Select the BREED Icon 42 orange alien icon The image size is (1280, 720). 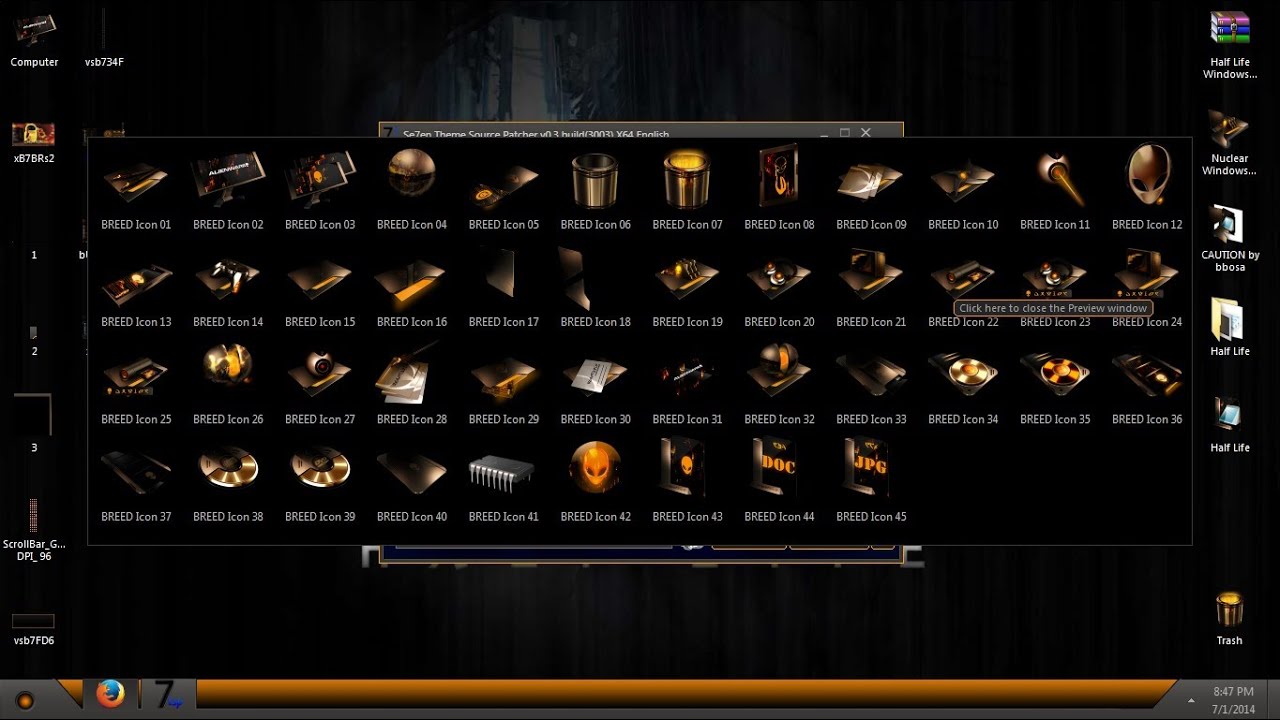(x=595, y=467)
